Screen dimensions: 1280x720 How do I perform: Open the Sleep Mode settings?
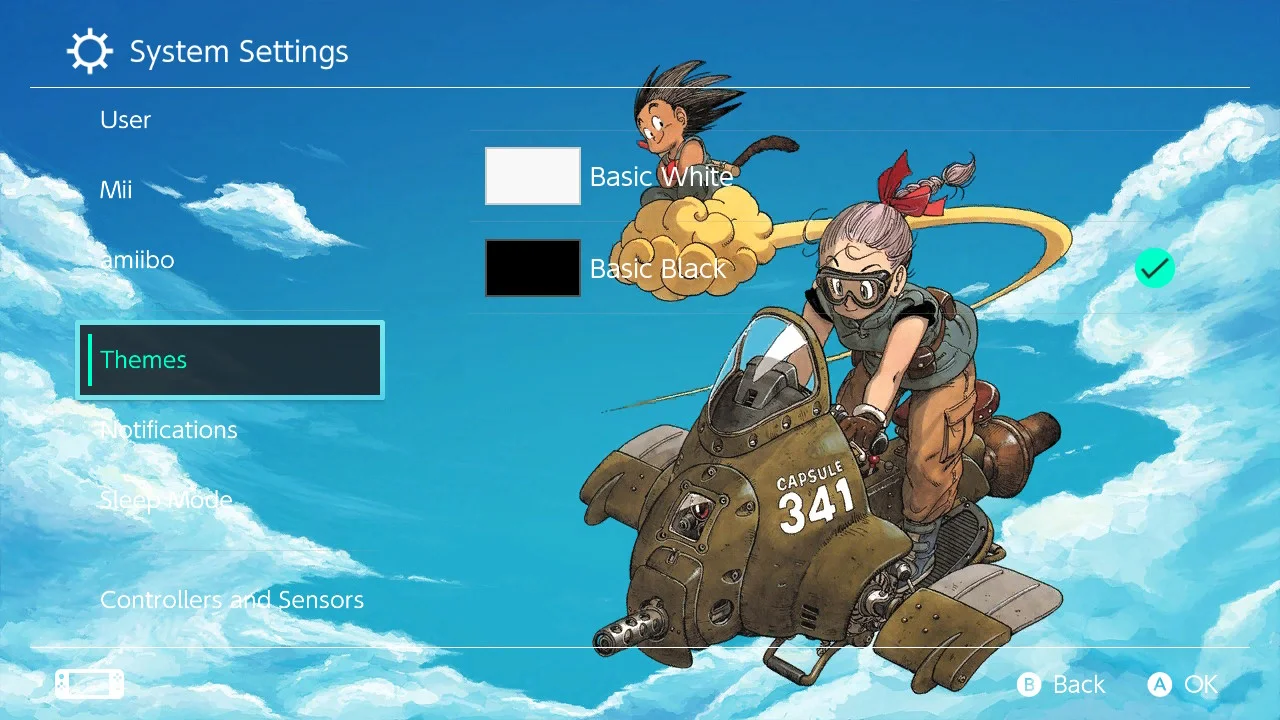coord(166,499)
